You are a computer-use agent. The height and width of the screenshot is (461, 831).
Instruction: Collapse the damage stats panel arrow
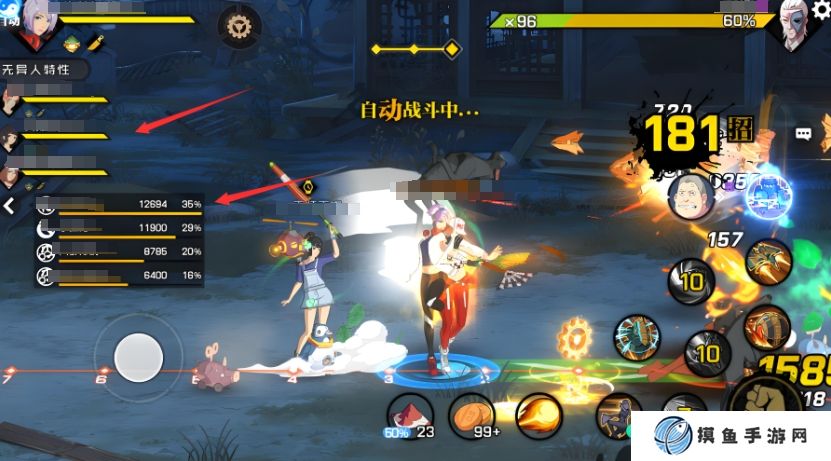pos(9,206)
